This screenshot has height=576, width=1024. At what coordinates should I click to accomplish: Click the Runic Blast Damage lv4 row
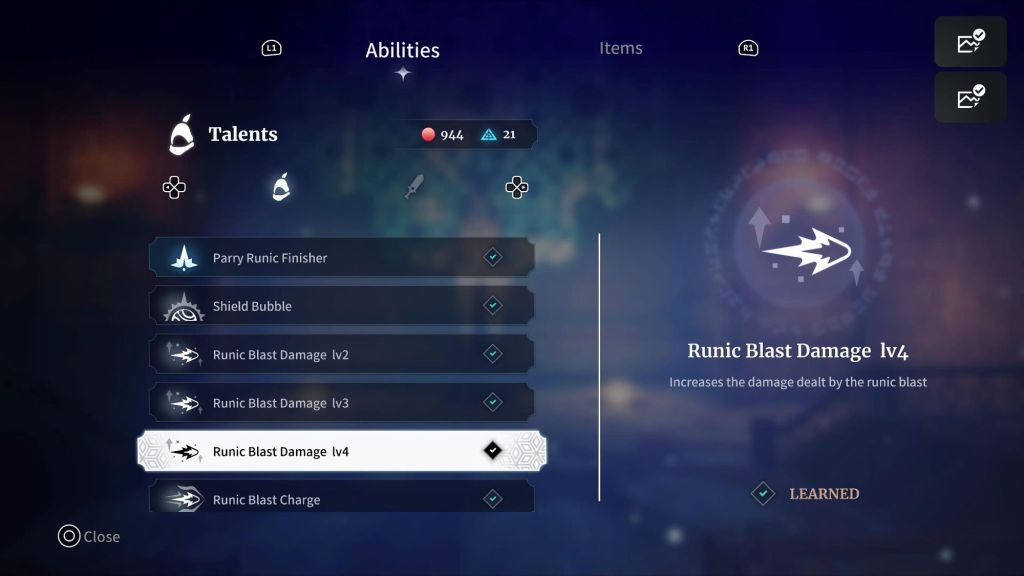coord(342,451)
